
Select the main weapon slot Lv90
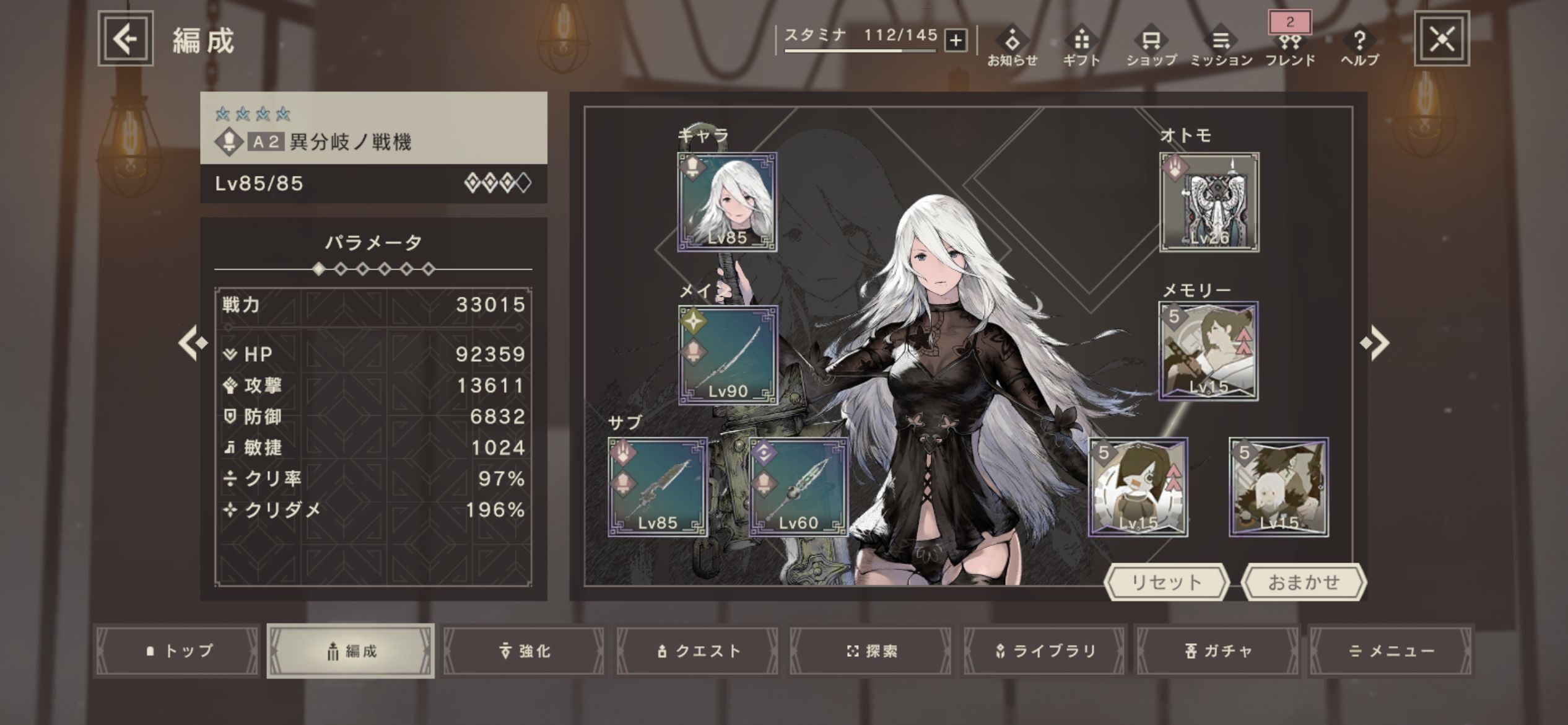point(728,355)
